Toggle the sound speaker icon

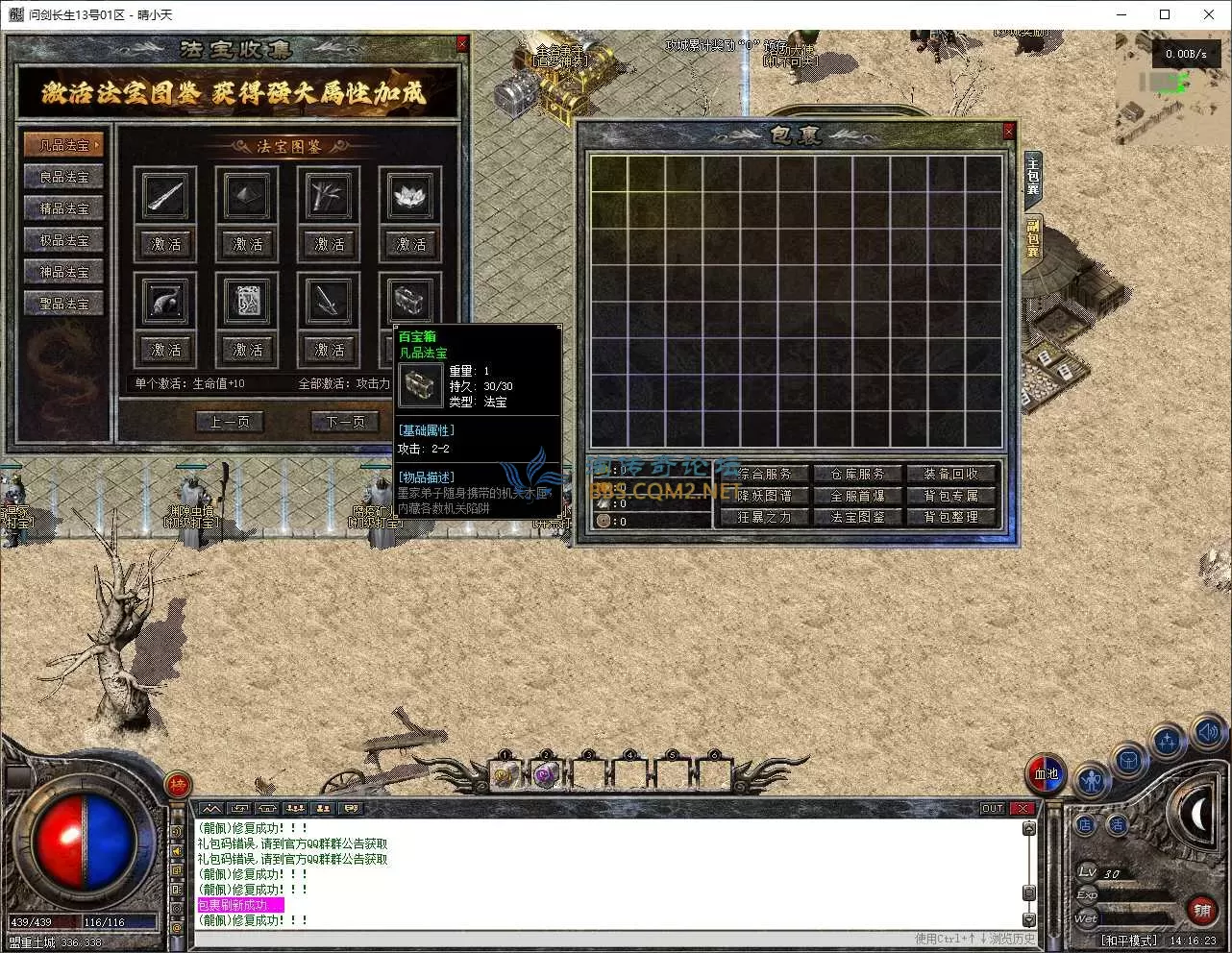1208,732
